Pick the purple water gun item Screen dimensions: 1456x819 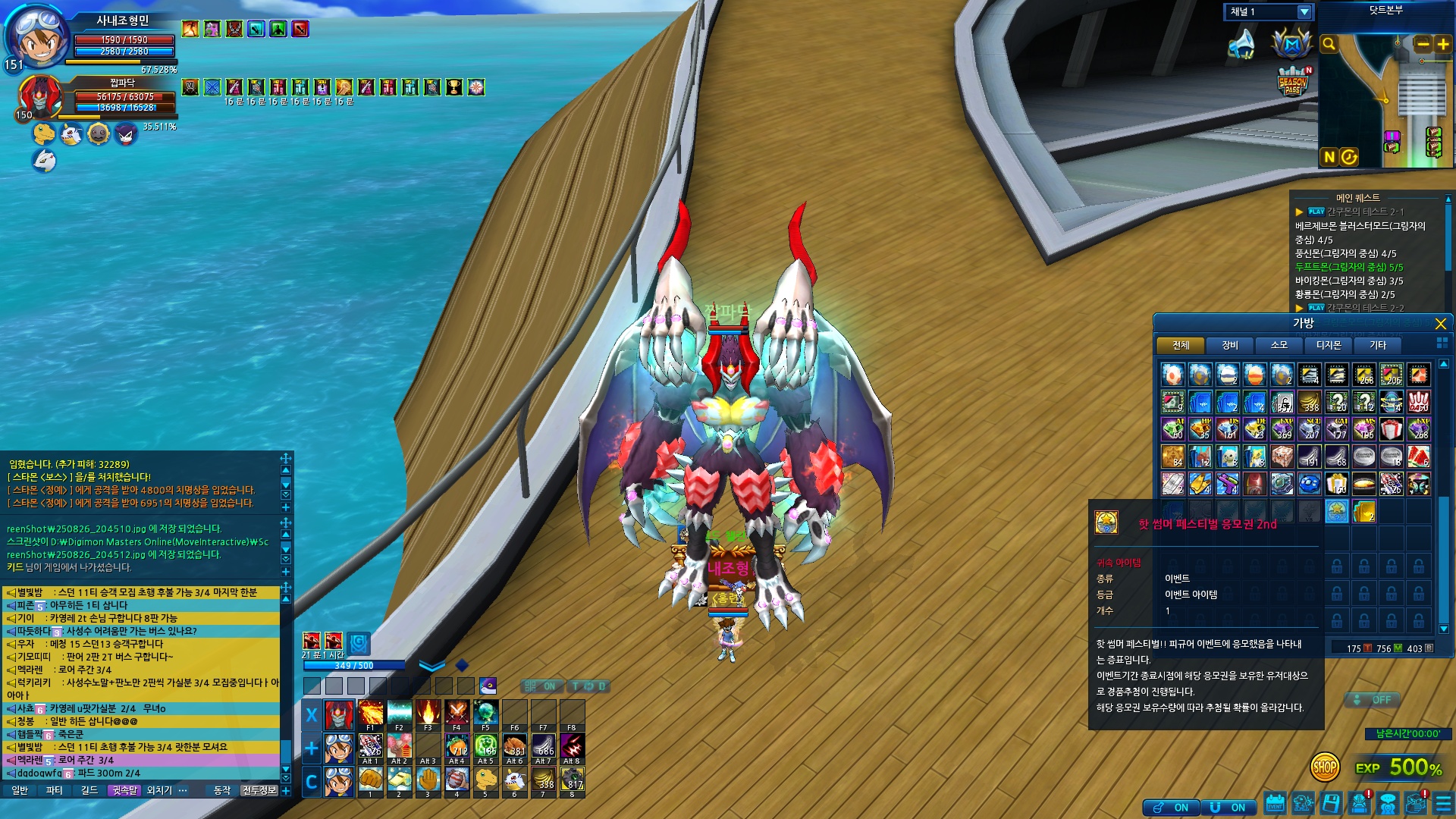tap(1227, 484)
